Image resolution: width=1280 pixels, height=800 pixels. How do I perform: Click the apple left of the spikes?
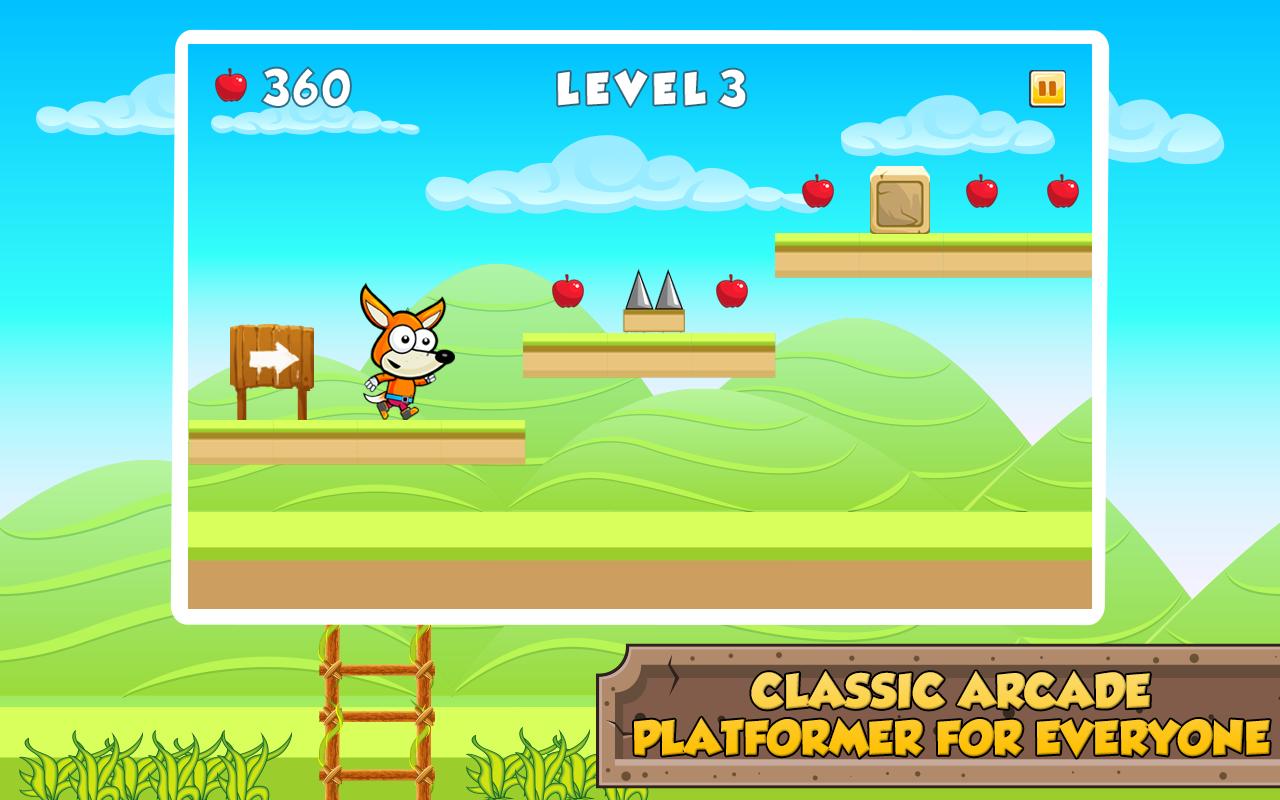[x=568, y=293]
